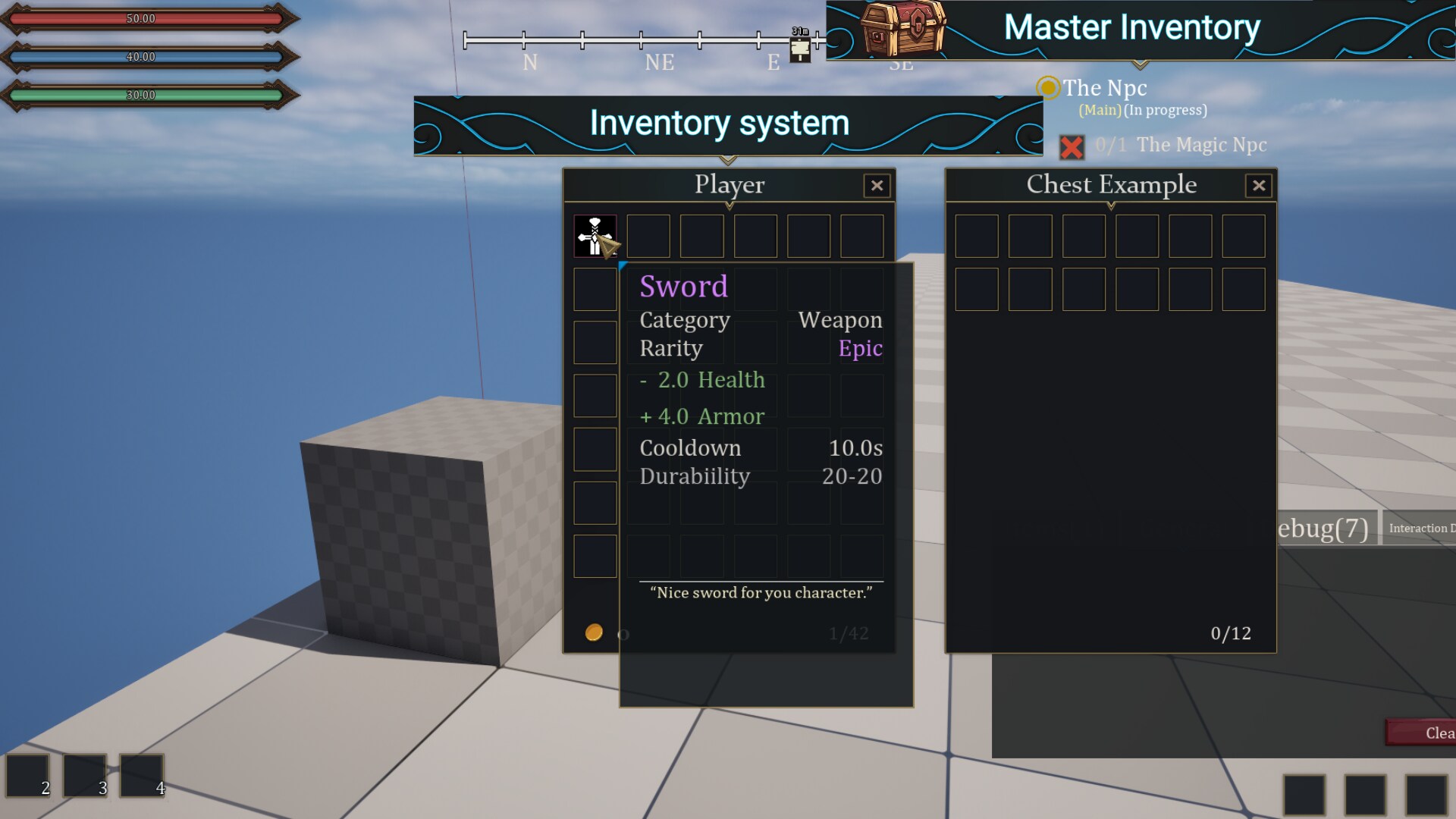Click the yellow quest tracker marker beside The Npc
The width and height of the screenshot is (1456, 819).
1049,89
